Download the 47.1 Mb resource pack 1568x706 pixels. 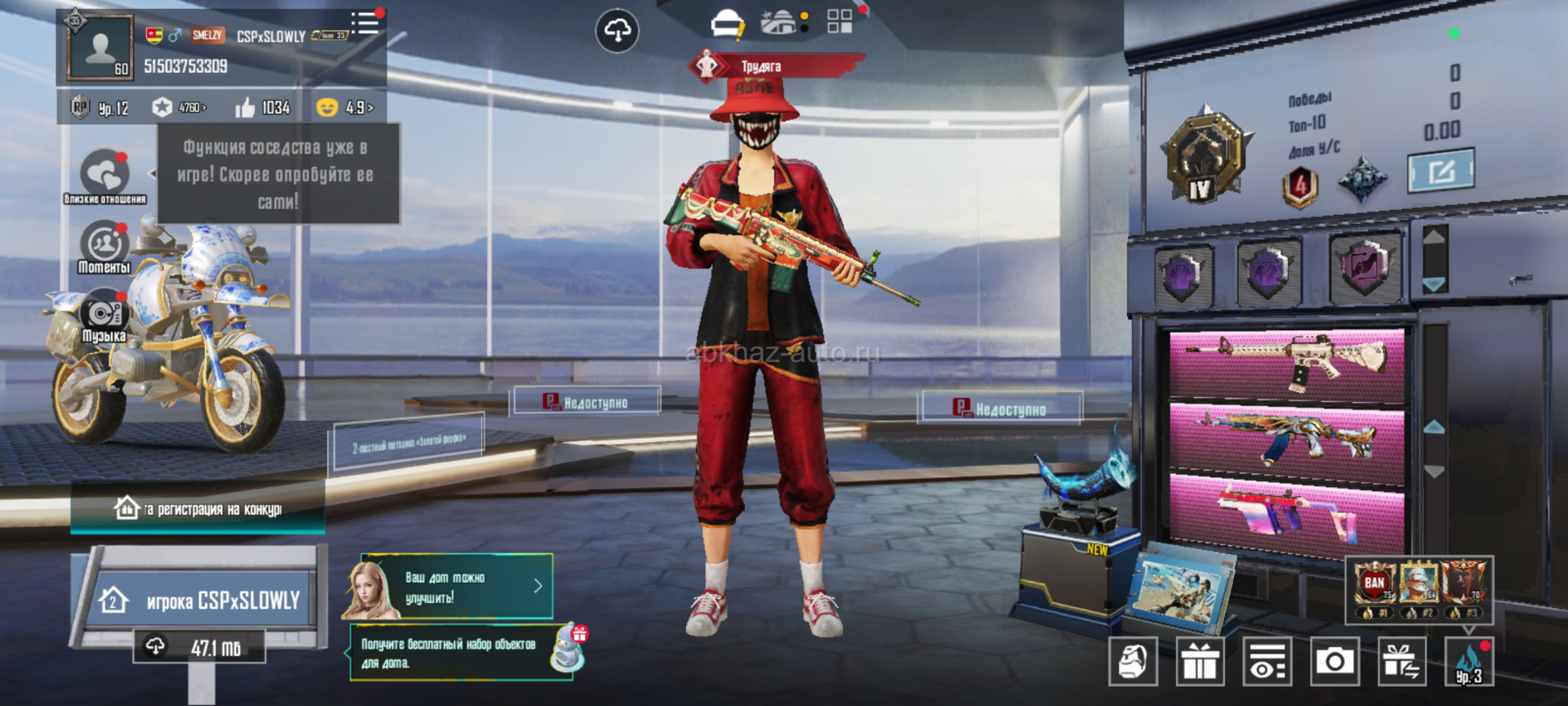[x=199, y=647]
